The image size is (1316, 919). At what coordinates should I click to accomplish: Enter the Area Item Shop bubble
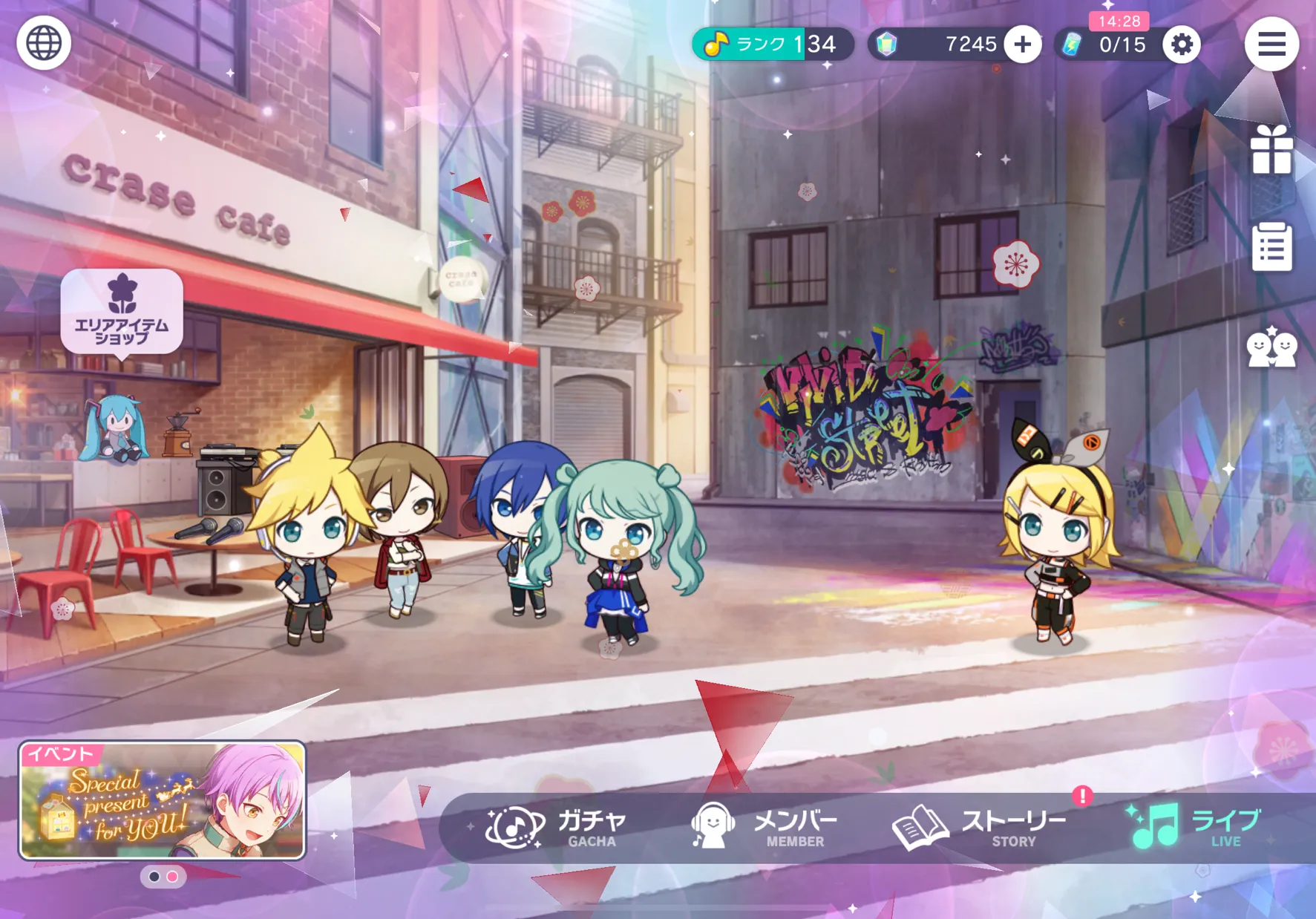click(x=122, y=312)
